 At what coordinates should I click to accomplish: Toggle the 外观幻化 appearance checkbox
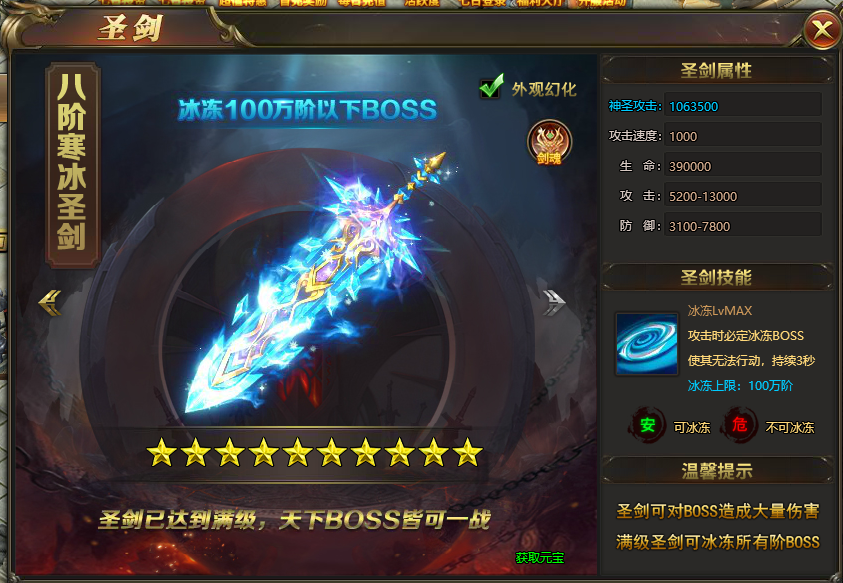coord(490,88)
